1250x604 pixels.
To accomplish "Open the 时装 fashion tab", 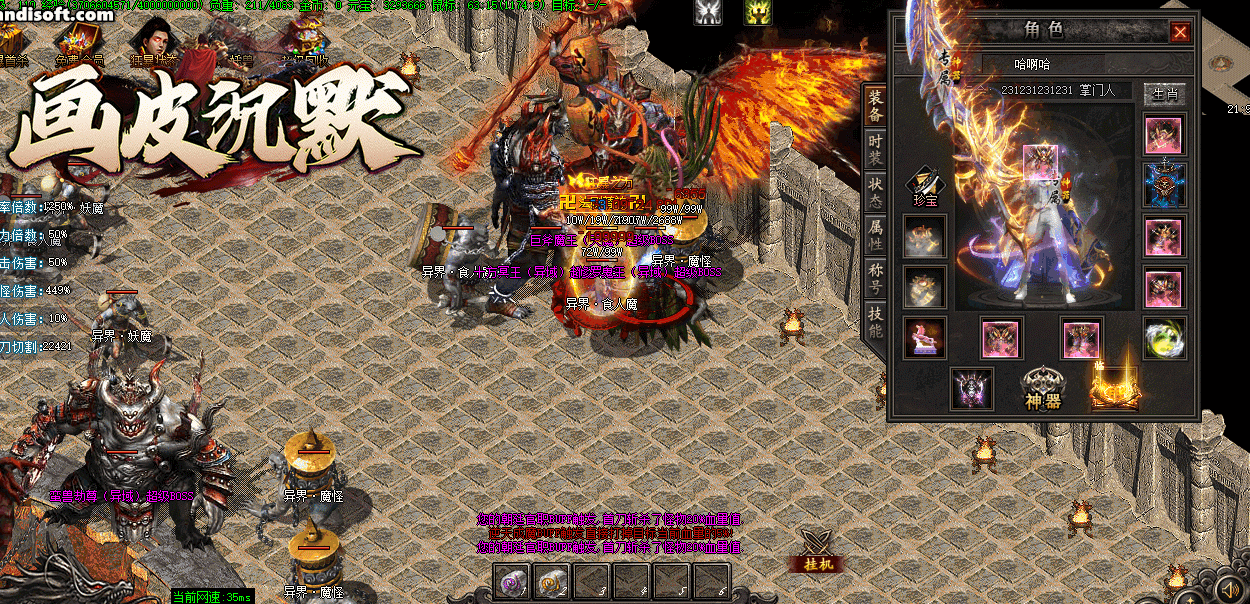I will click(874, 151).
